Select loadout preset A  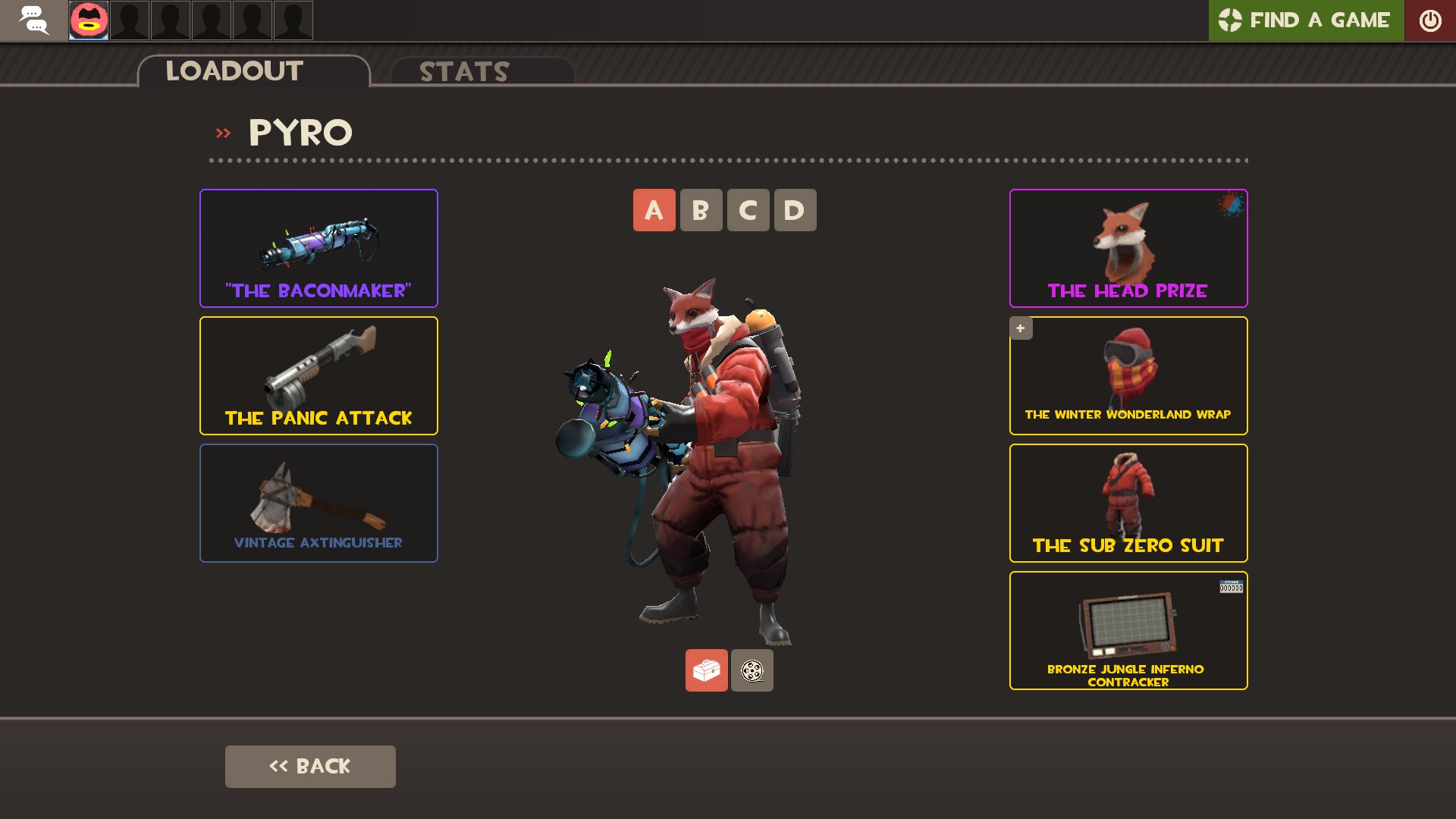pos(654,210)
